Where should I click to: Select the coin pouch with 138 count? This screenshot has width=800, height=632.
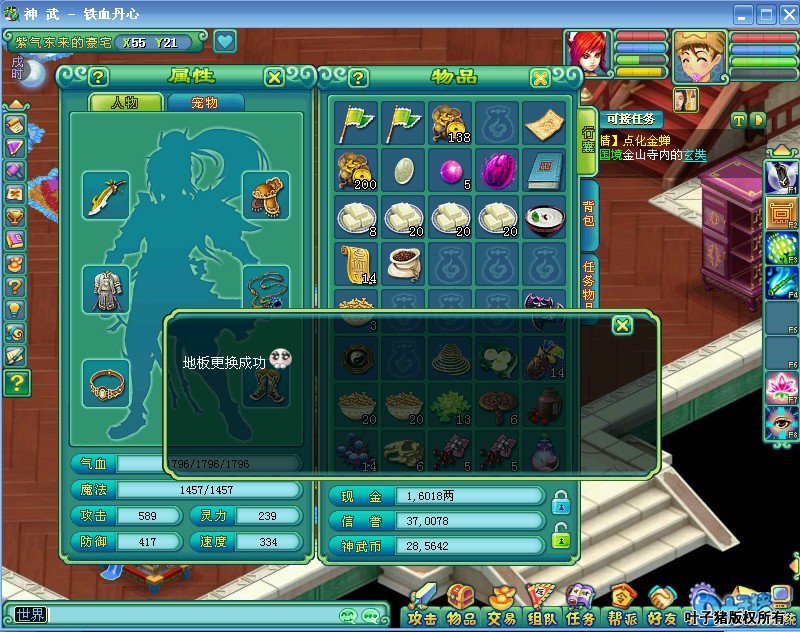450,123
